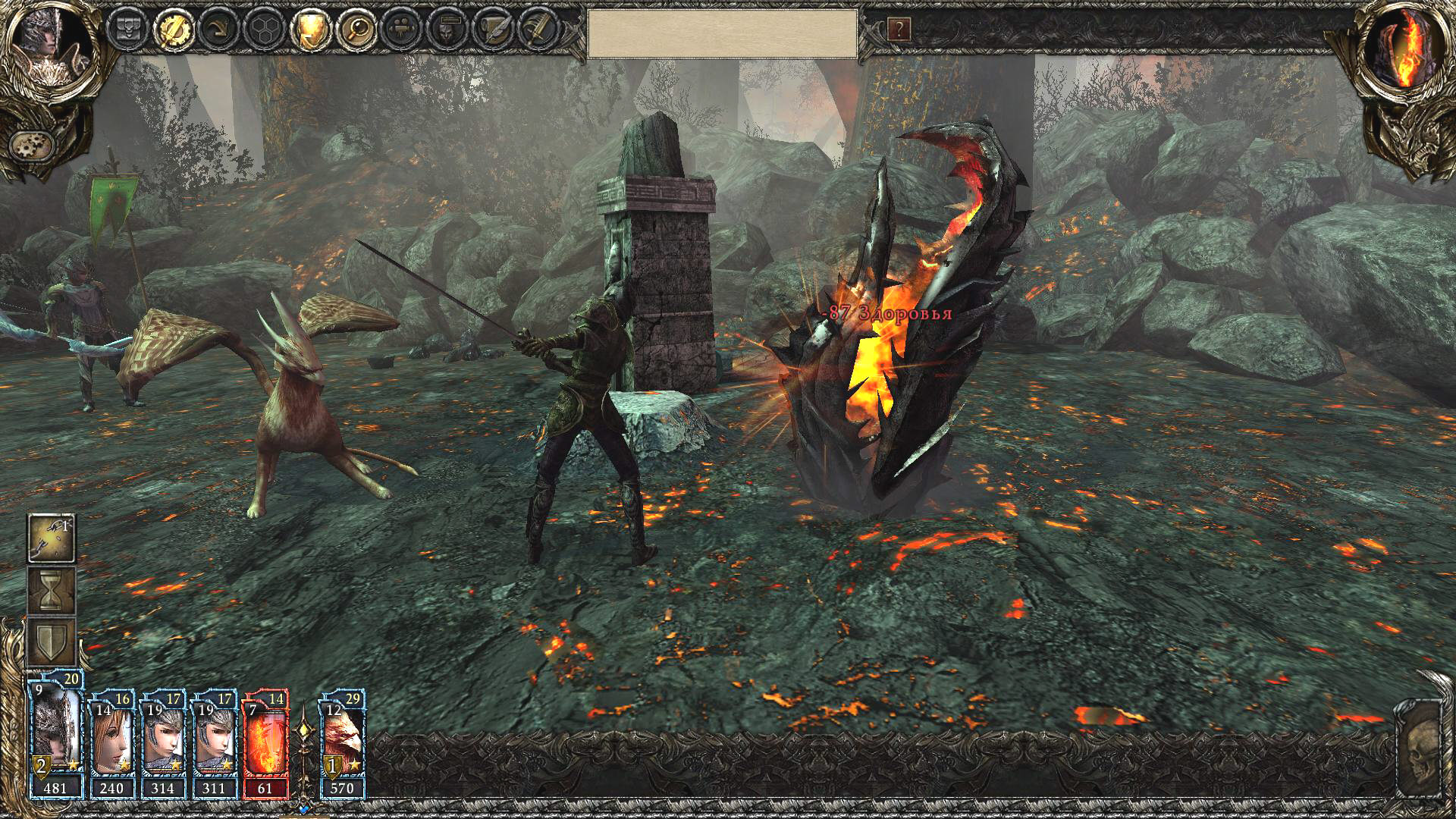This screenshot has height=819, width=1456.
Task: Select the fiery red unit card
Action: 265,743
